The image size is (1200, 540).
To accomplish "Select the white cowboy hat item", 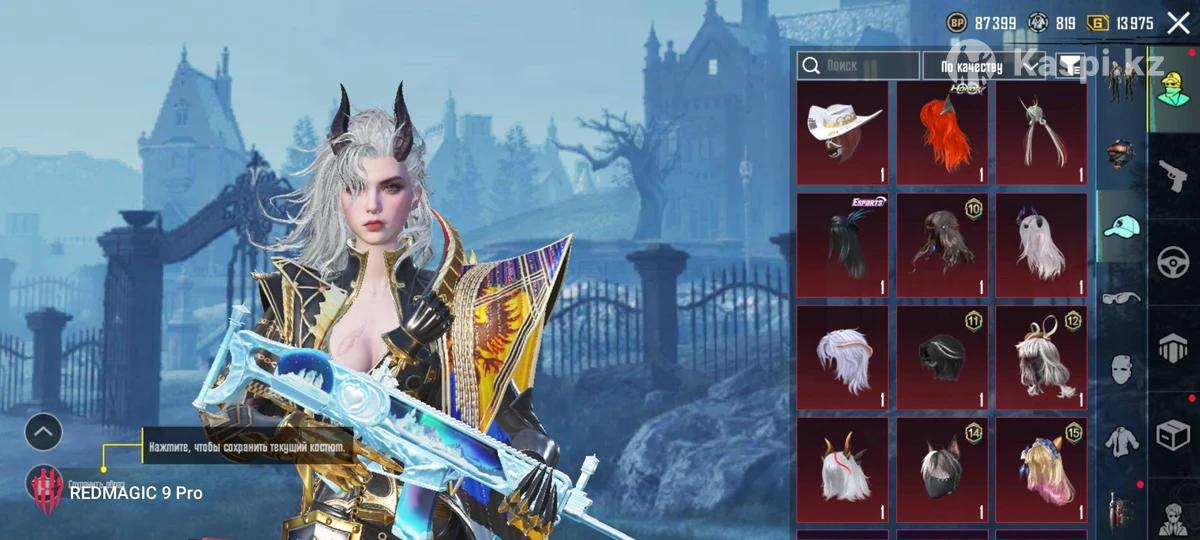I will pyautogui.click(x=842, y=134).
